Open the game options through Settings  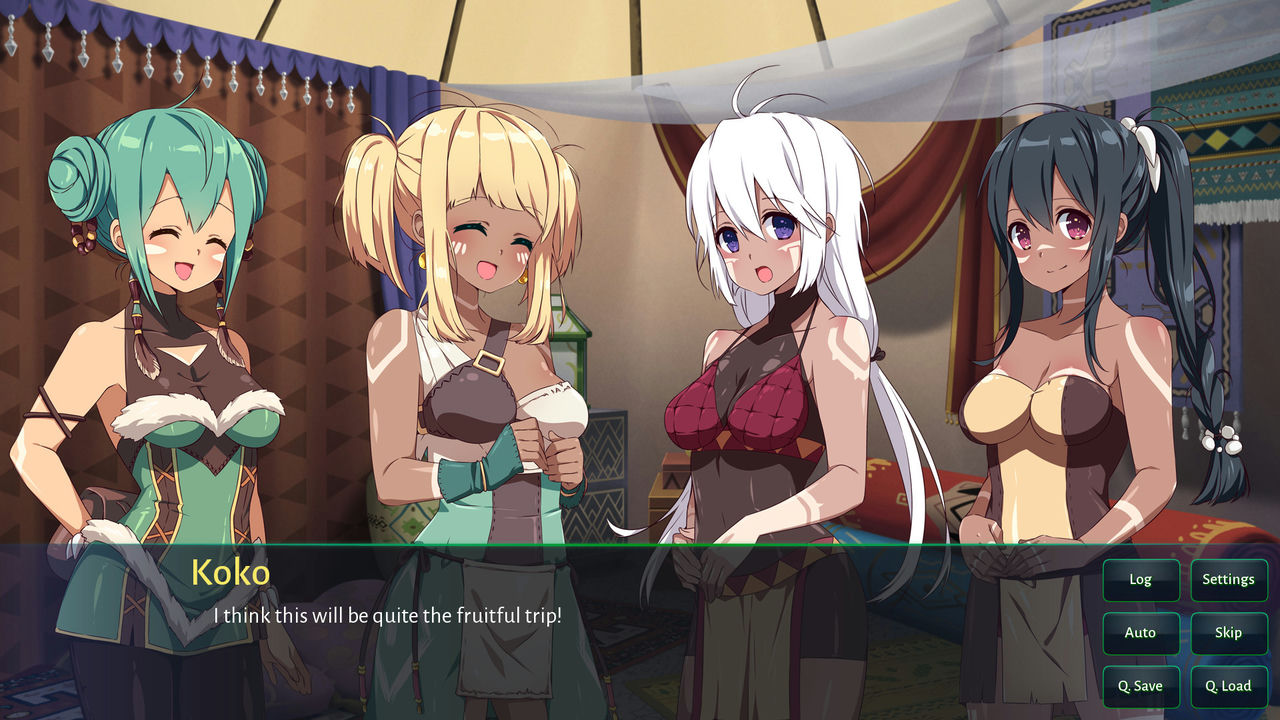[1228, 579]
